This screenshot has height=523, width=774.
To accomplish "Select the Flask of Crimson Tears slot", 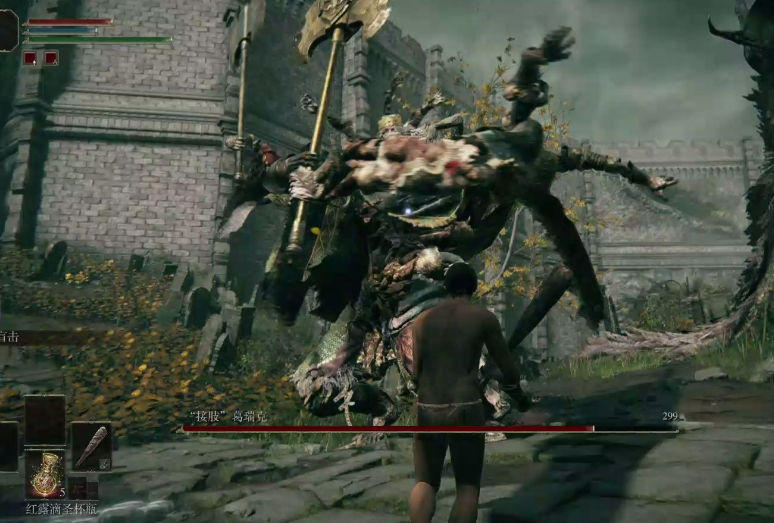I will click(45, 473).
